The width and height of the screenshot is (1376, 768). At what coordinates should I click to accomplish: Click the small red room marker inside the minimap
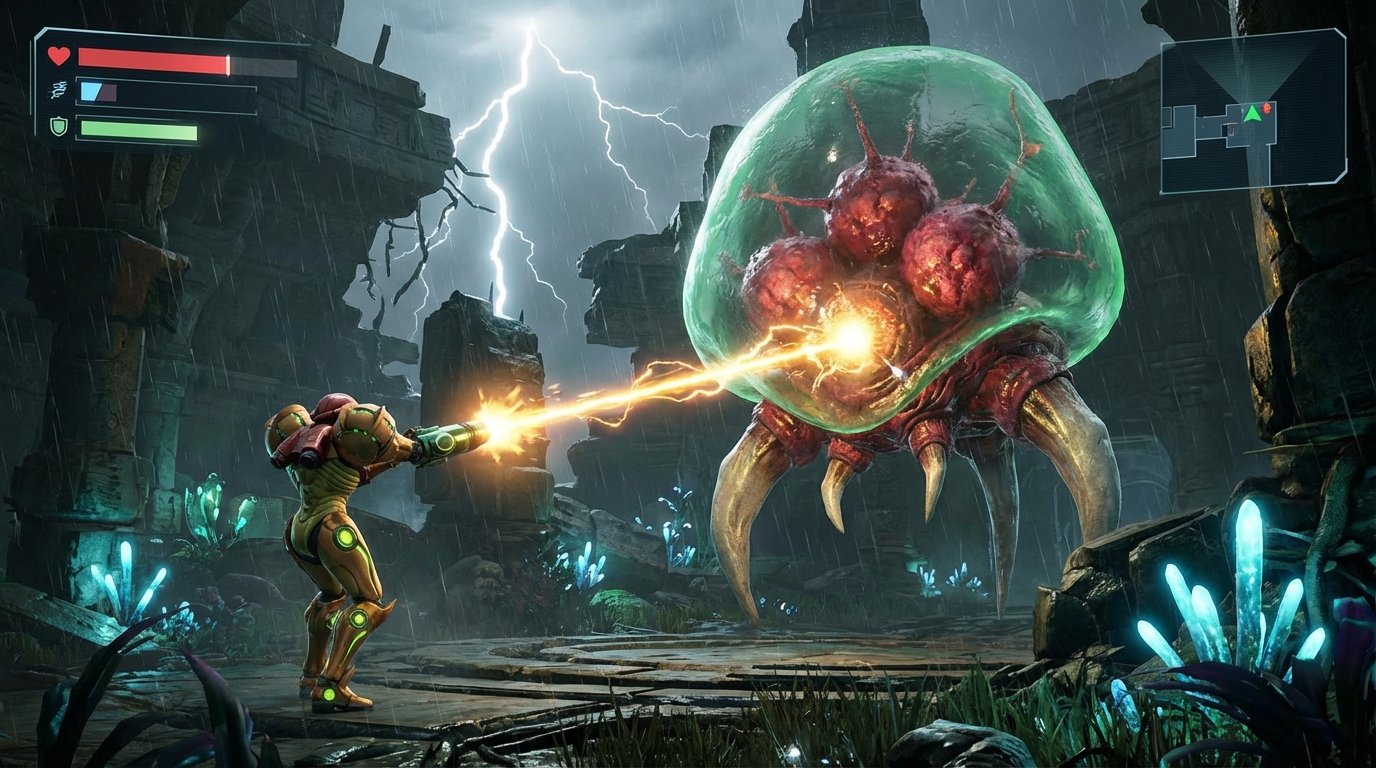coord(1232,130)
